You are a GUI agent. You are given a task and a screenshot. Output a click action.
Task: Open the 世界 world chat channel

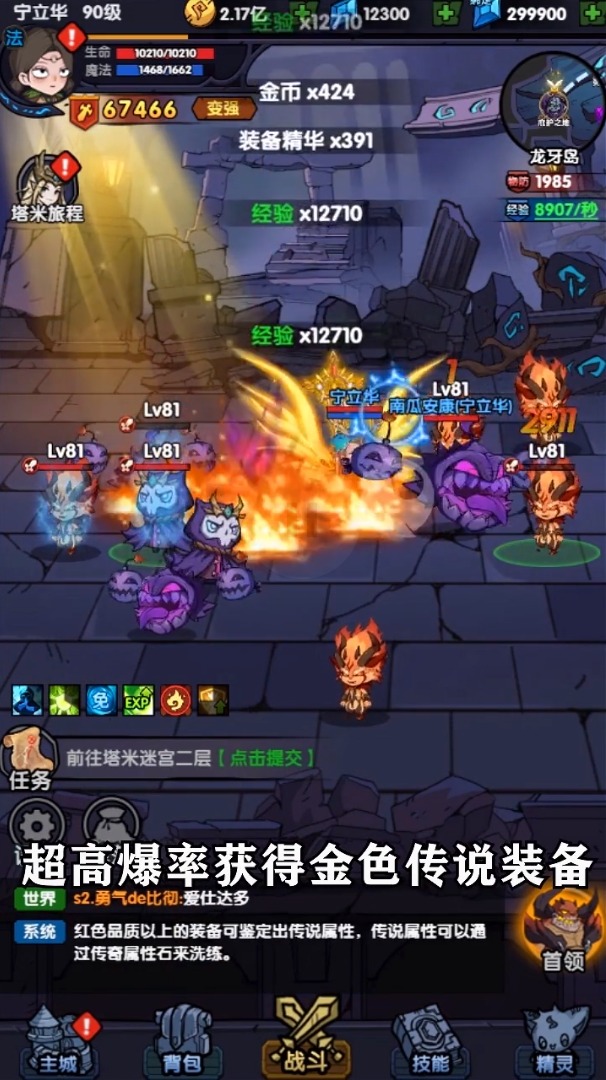coord(40,899)
